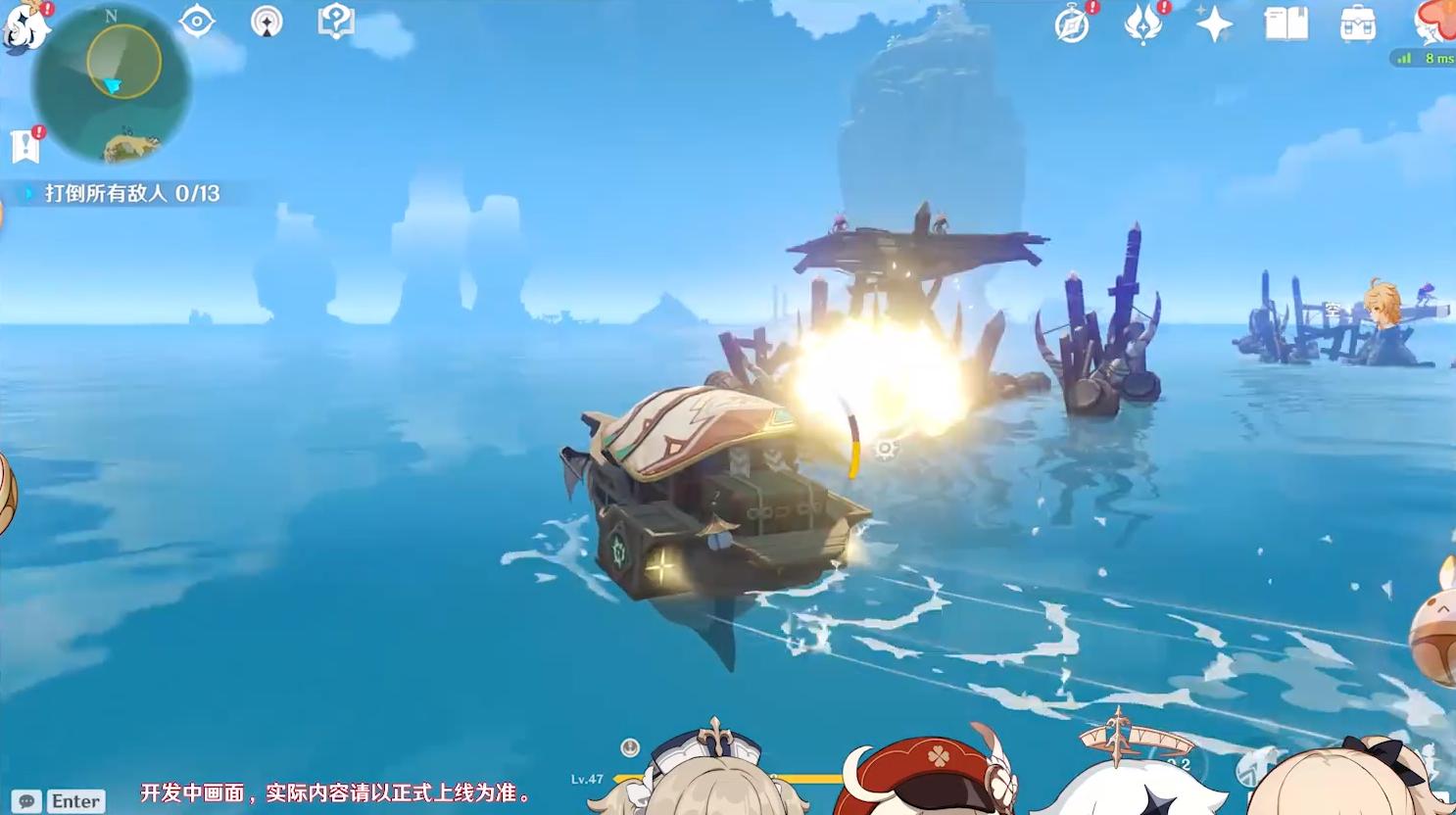Image resolution: width=1456 pixels, height=815 pixels.
Task: Open the chat speech-bubble button
Action: tap(27, 801)
